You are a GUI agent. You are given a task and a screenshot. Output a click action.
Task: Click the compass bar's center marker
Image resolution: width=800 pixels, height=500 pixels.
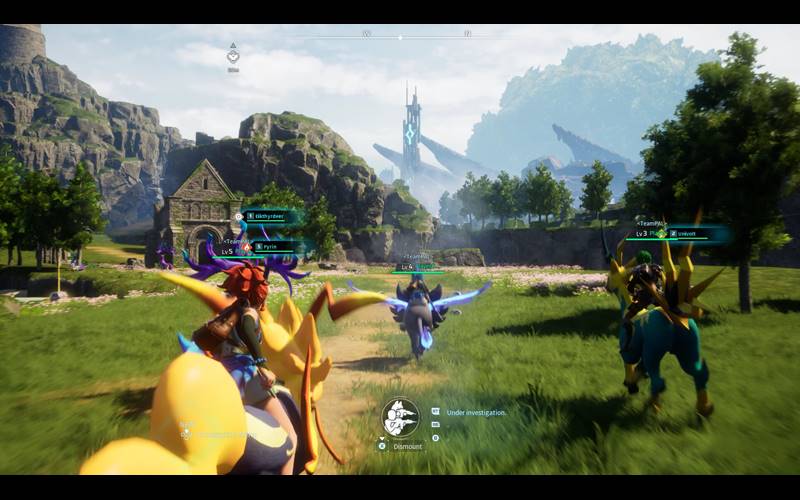[x=400, y=36]
